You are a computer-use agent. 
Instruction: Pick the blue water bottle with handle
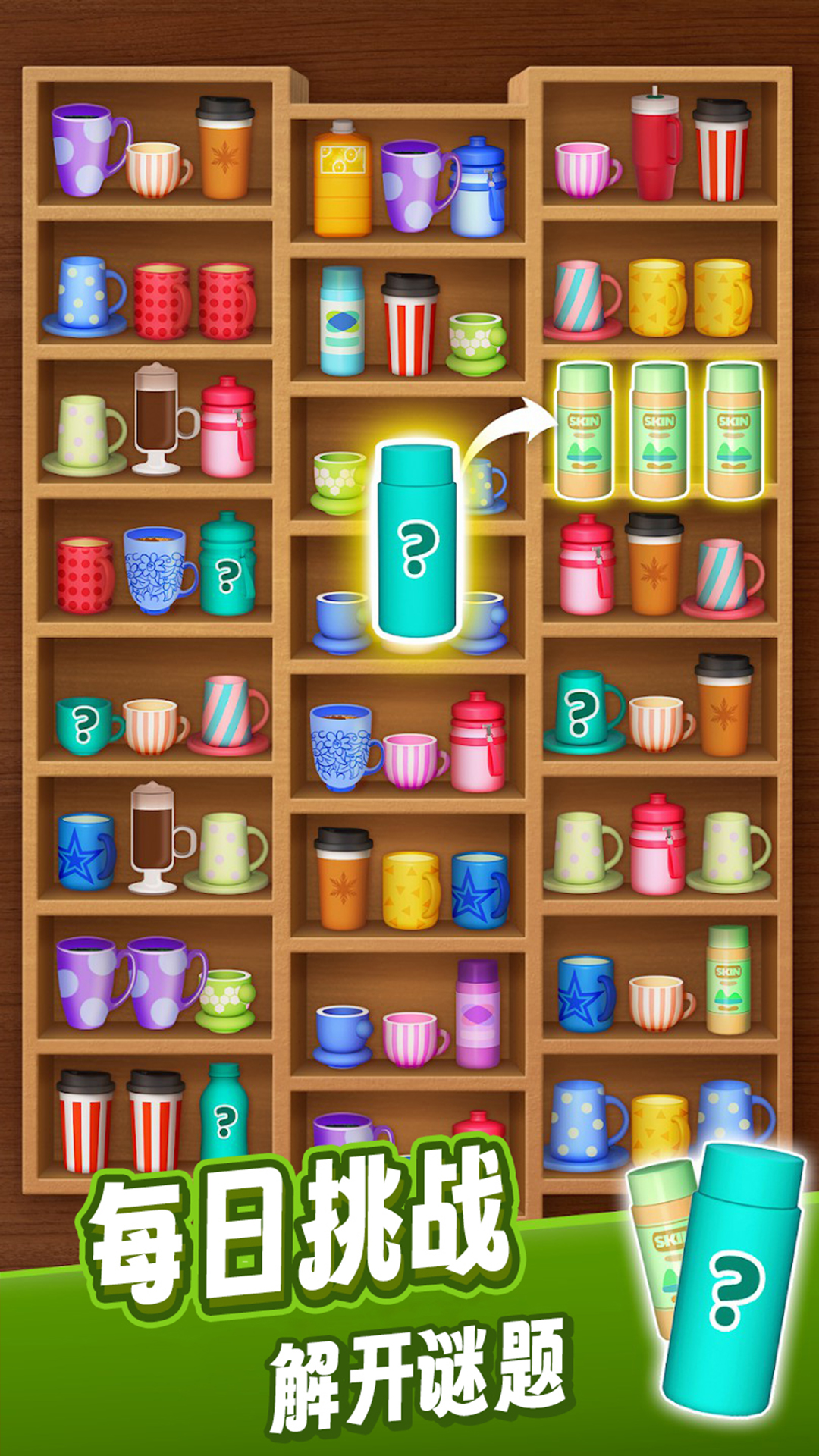coord(478,188)
